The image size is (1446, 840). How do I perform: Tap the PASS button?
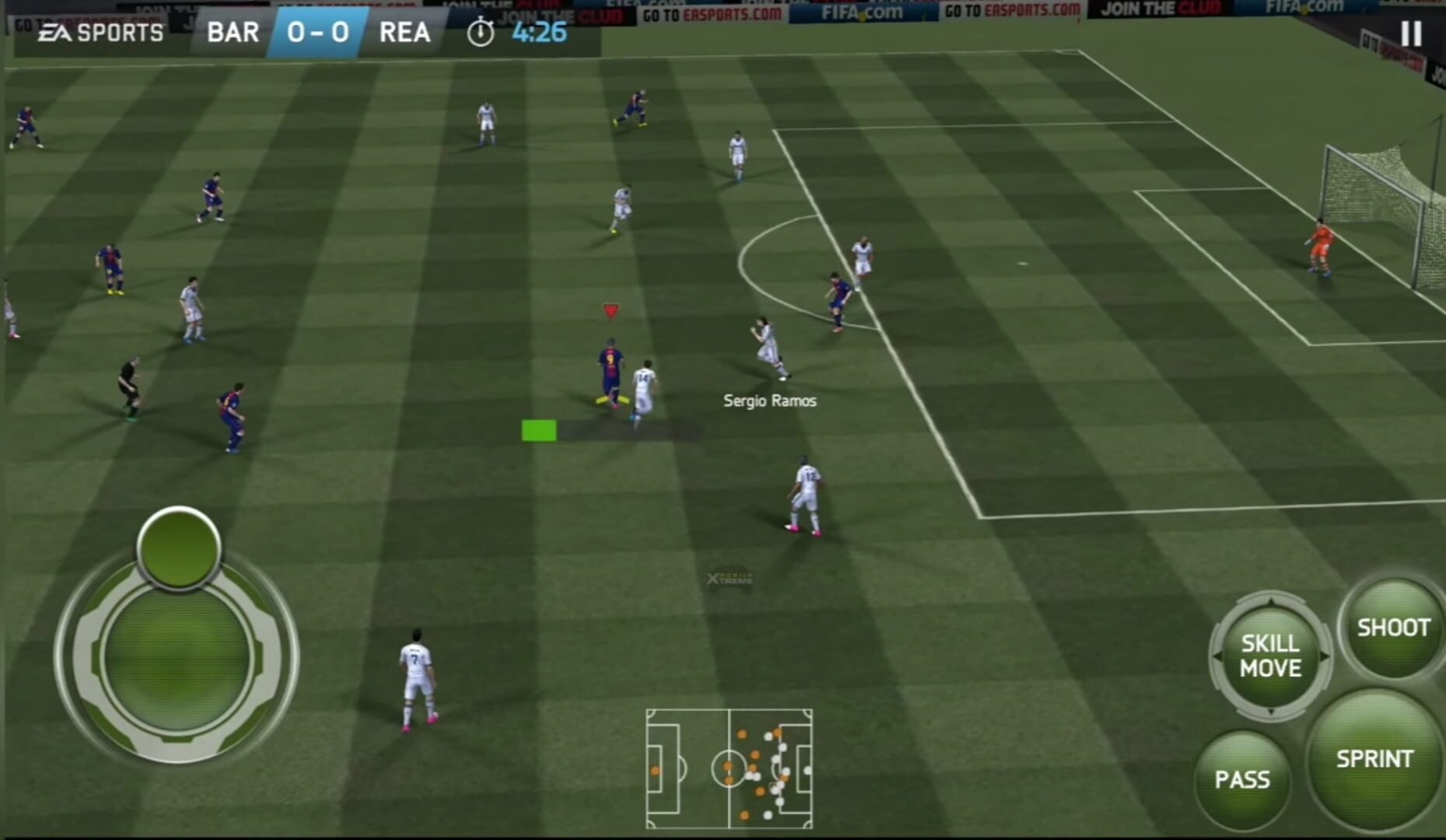(1242, 779)
